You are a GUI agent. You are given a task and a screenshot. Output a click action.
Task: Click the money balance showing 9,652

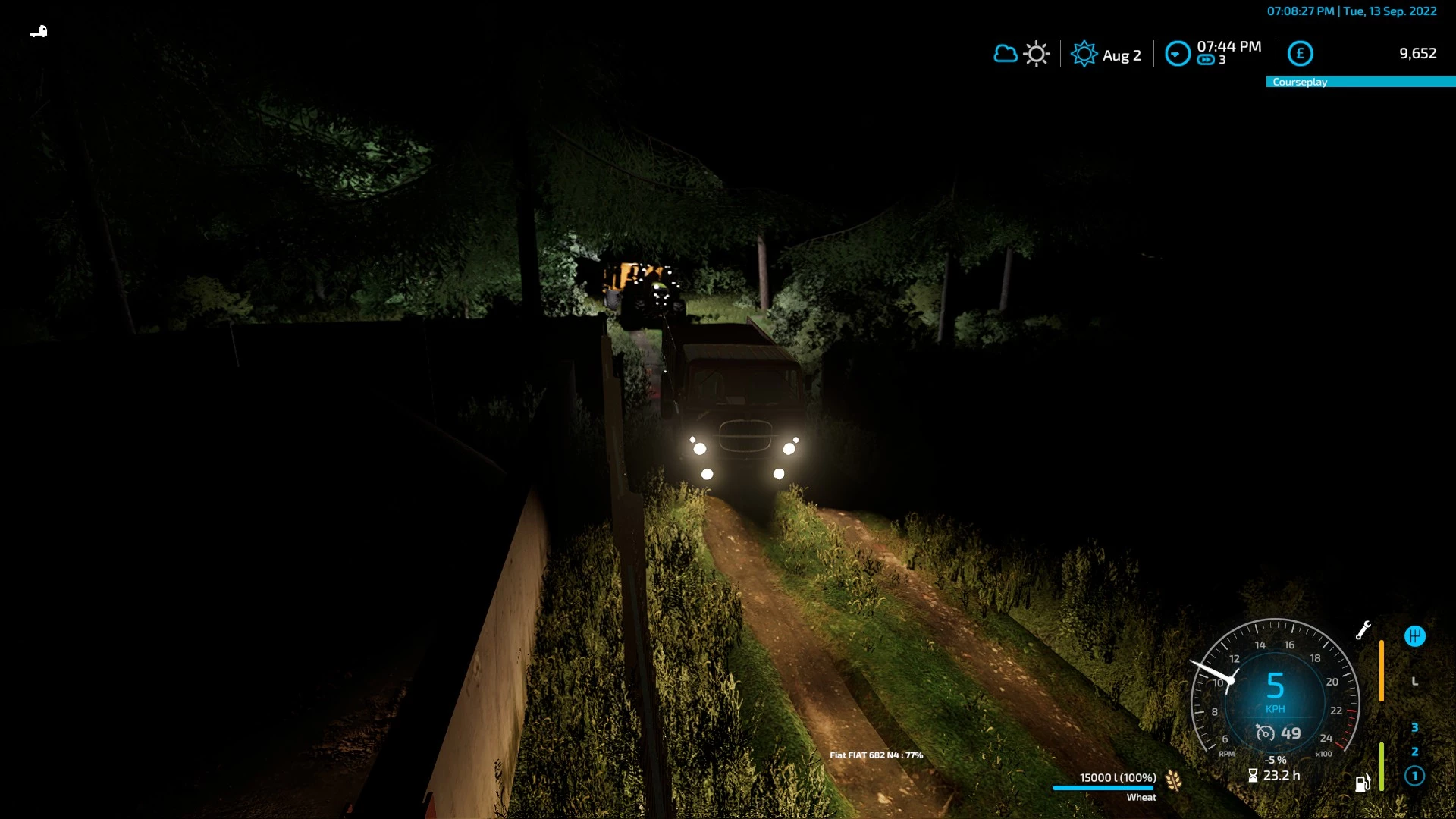1417,54
